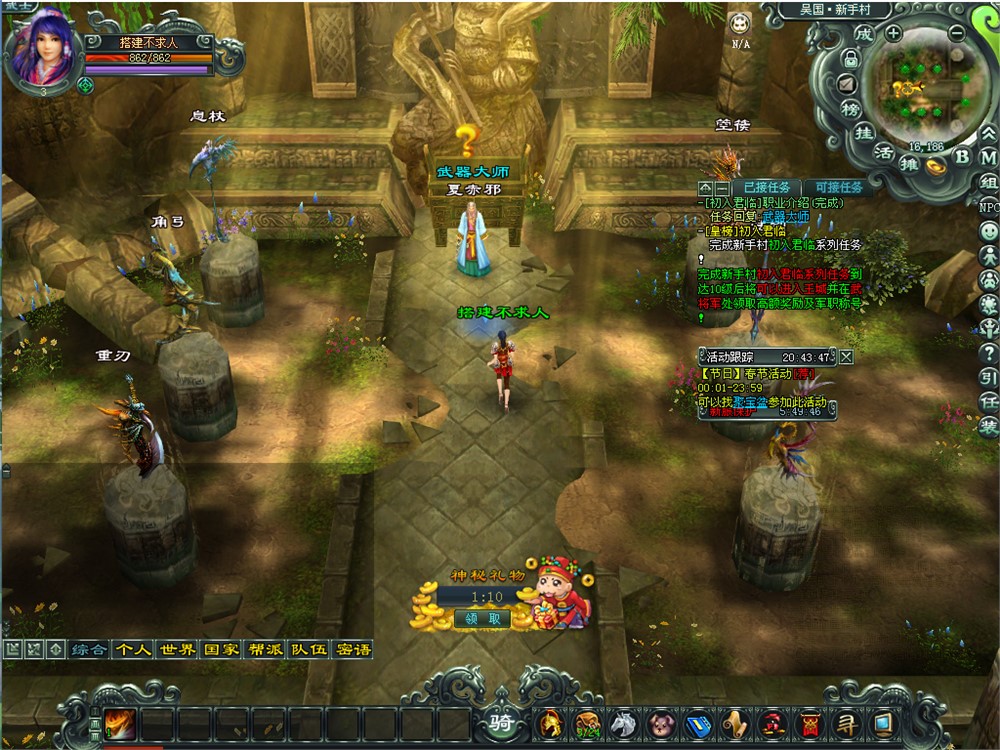Open the mail envelope icon beside minimap
The height and width of the screenshot is (750, 1000).
847,83
